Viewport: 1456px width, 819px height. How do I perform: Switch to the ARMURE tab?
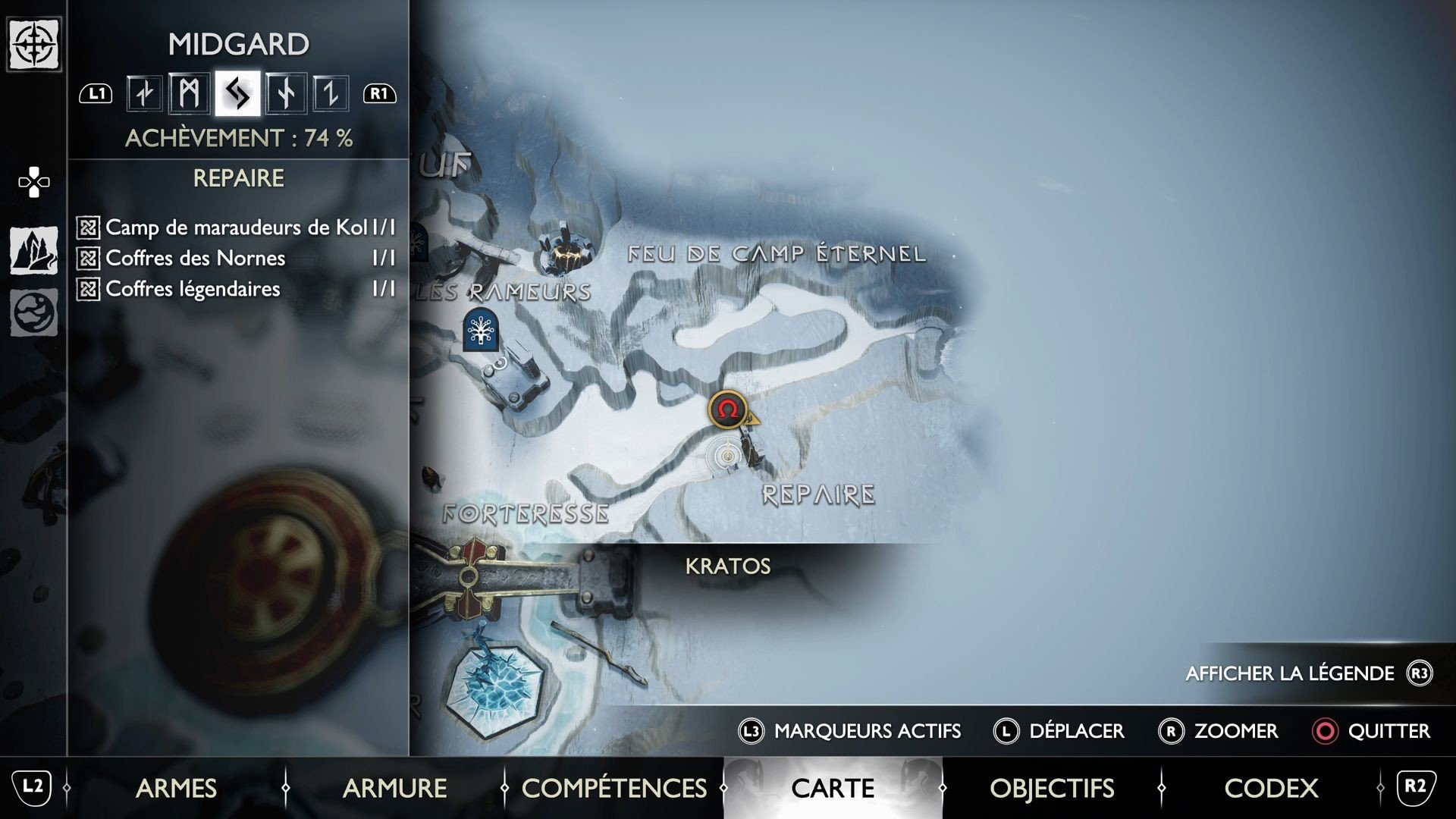tap(395, 789)
